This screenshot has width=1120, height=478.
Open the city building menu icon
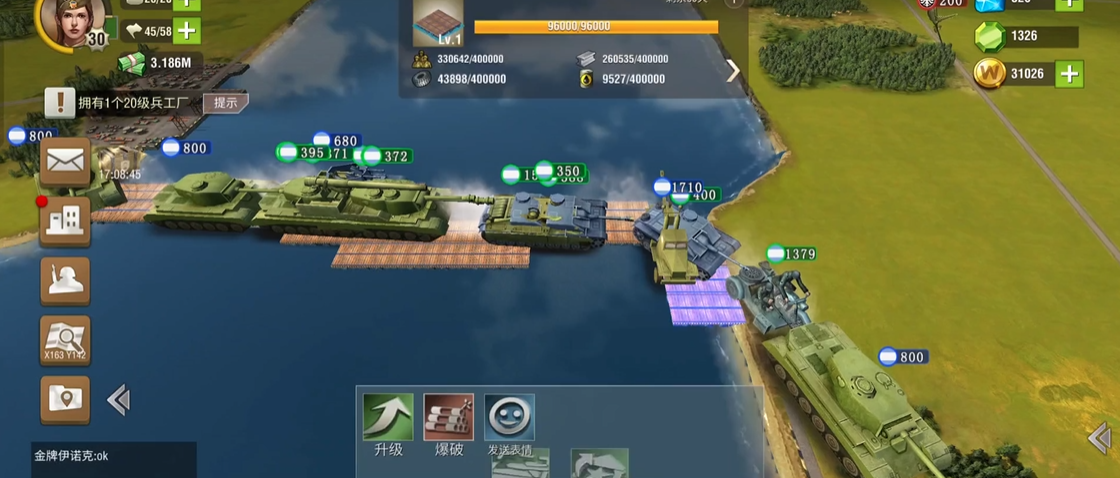65,220
